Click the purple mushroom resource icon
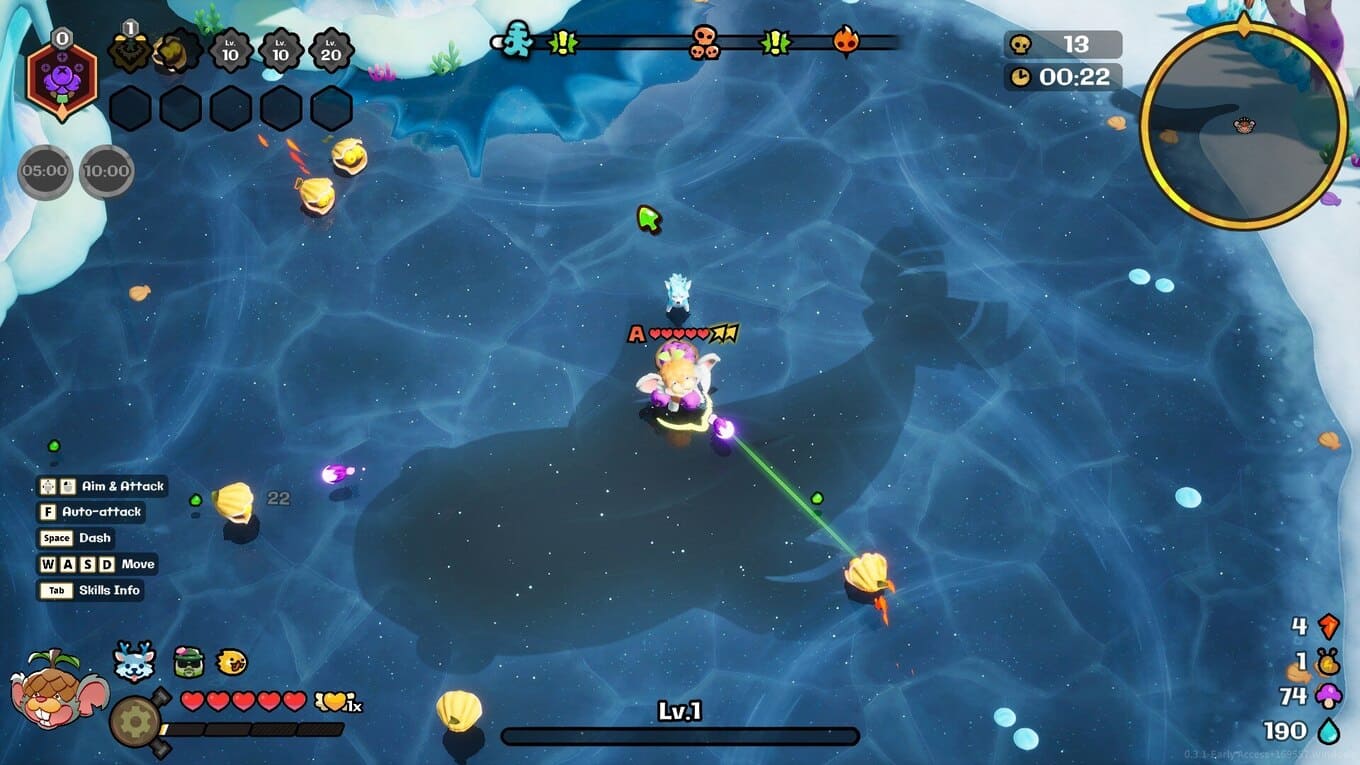The image size is (1360, 765). pyautogui.click(x=1329, y=696)
